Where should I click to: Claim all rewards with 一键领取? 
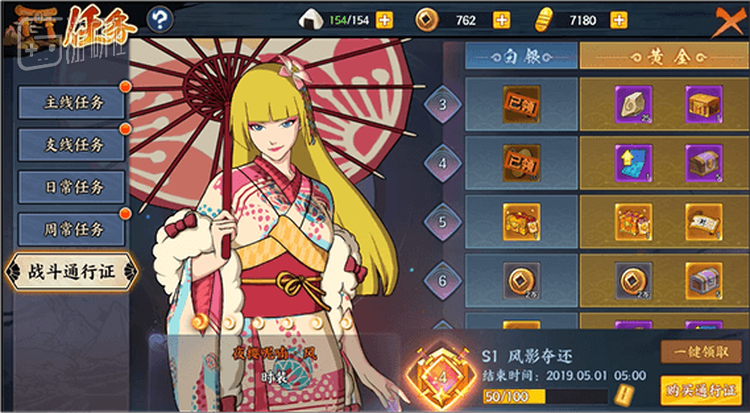pos(700,352)
